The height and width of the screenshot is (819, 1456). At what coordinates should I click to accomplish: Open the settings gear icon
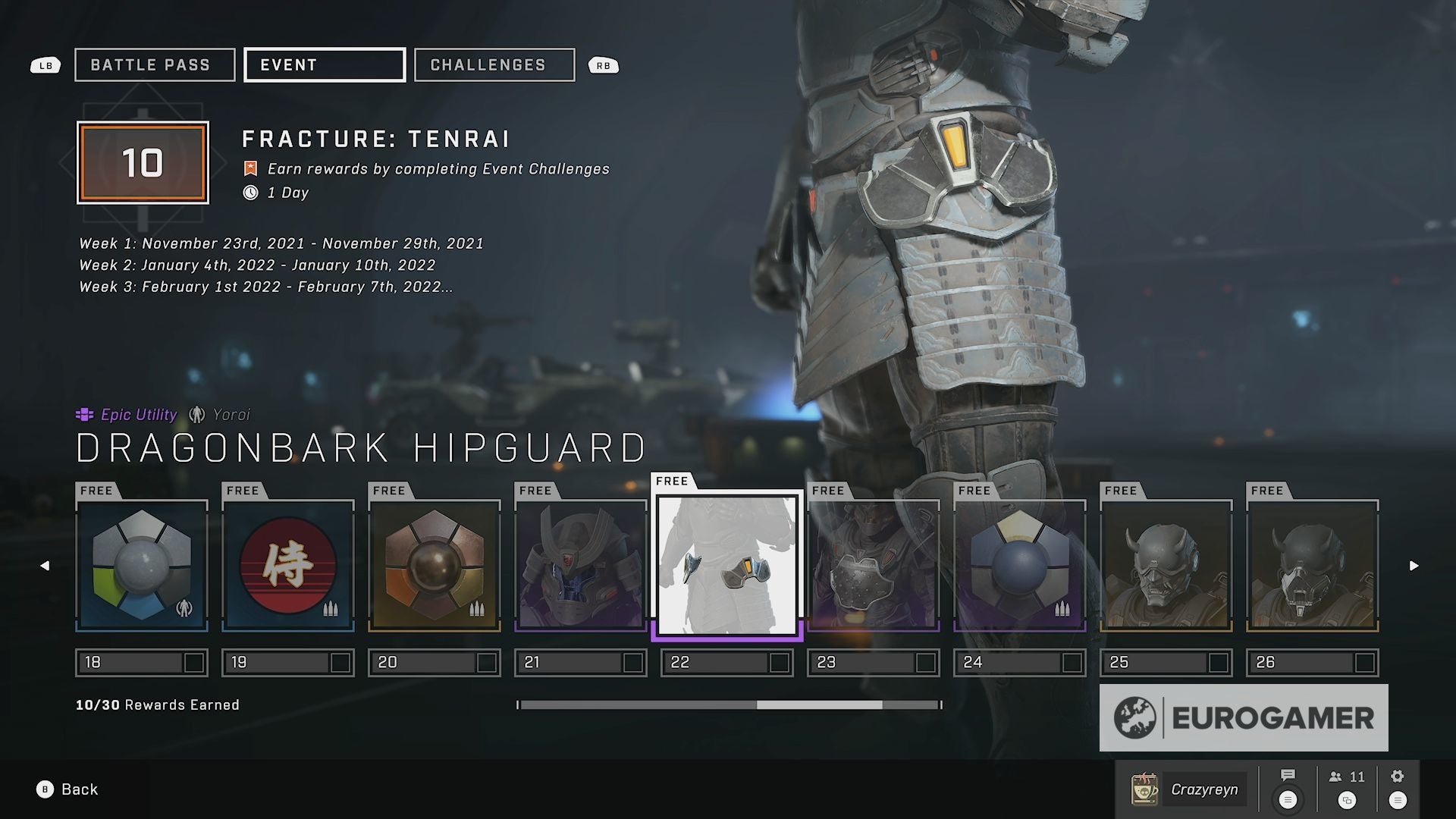[x=1398, y=786]
